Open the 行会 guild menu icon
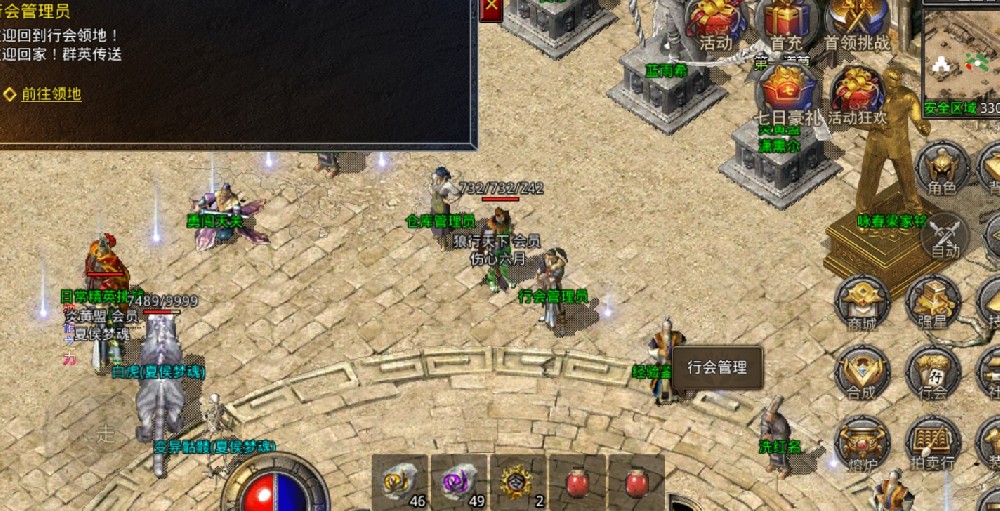The height and width of the screenshot is (511, 1000). click(x=933, y=373)
